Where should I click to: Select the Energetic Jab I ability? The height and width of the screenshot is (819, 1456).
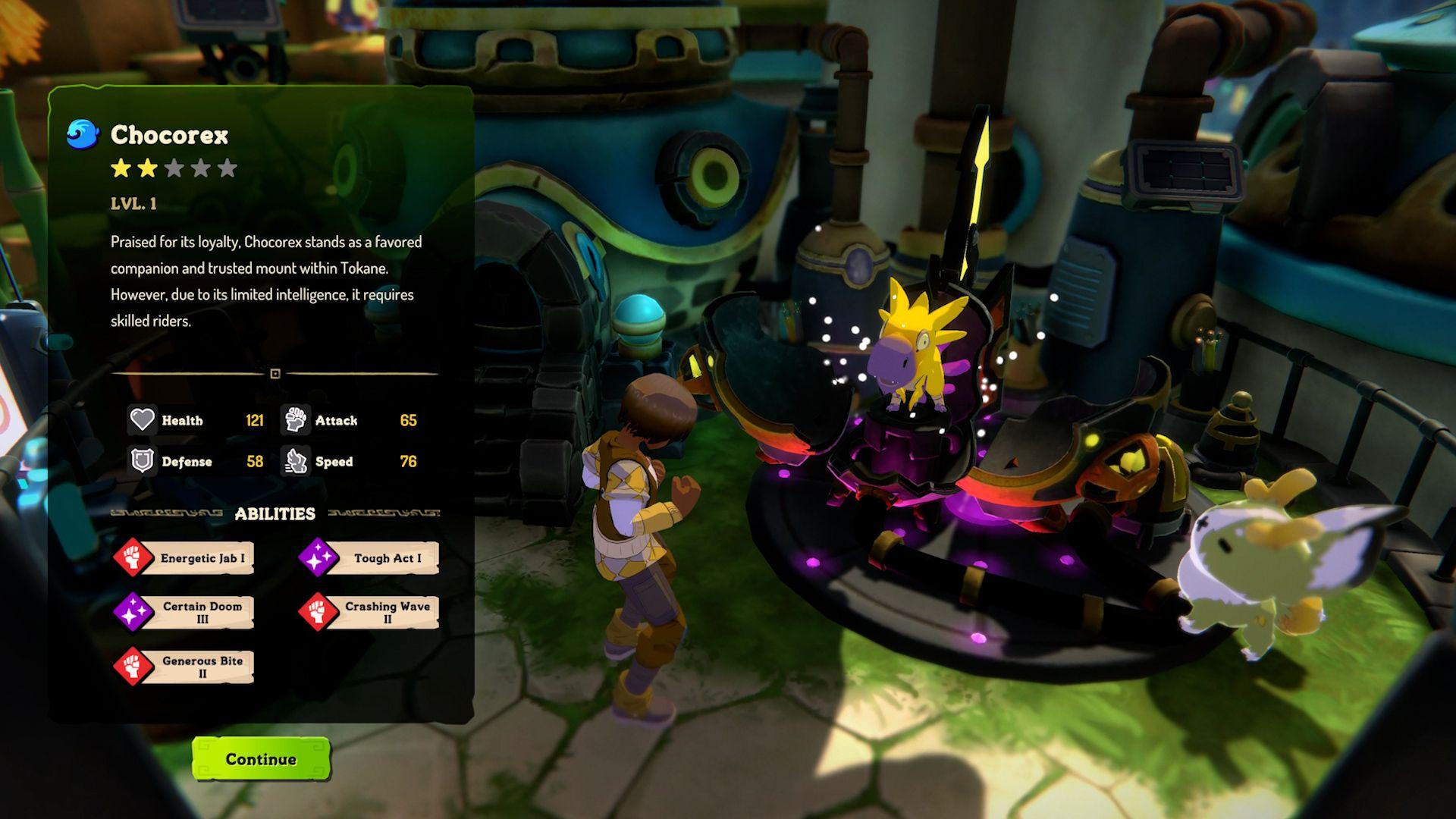click(x=185, y=558)
